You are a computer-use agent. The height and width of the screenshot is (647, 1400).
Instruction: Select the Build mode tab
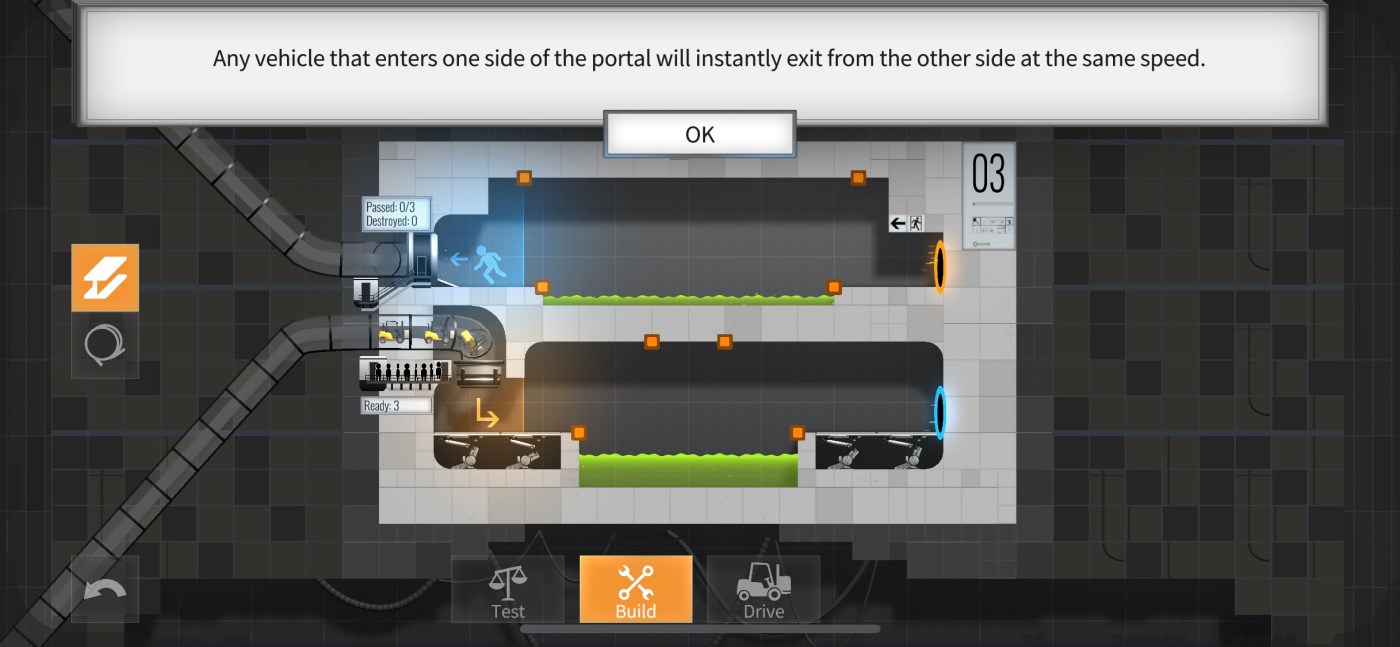pyautogui.click(x=635, y=591)
